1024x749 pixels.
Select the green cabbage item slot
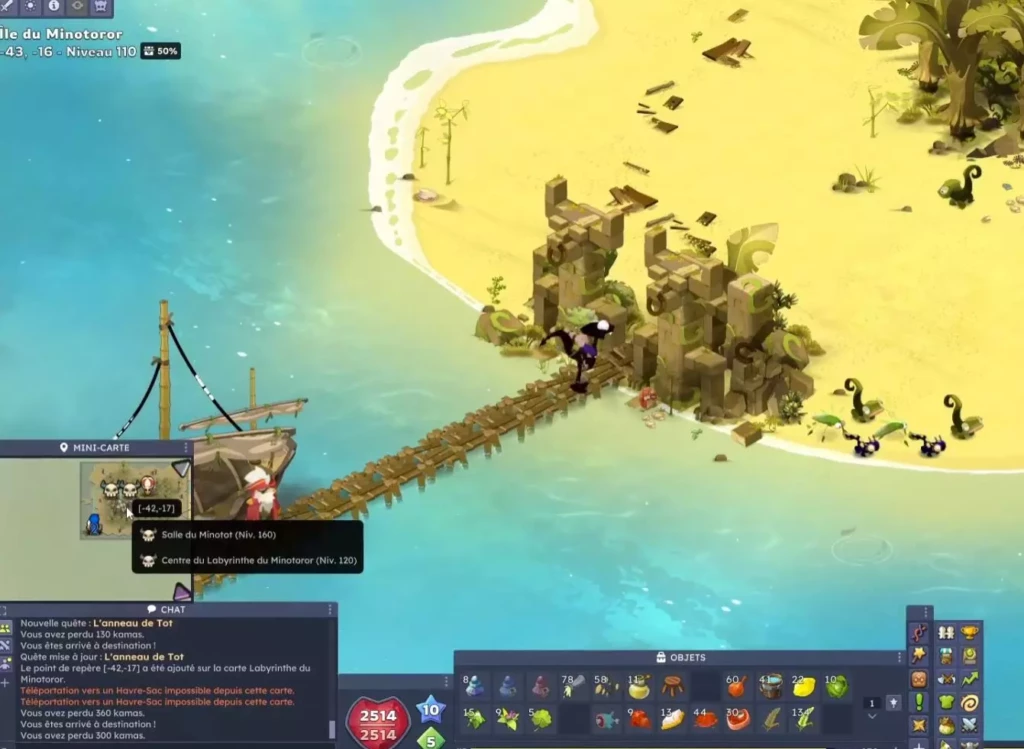[836, 687]
